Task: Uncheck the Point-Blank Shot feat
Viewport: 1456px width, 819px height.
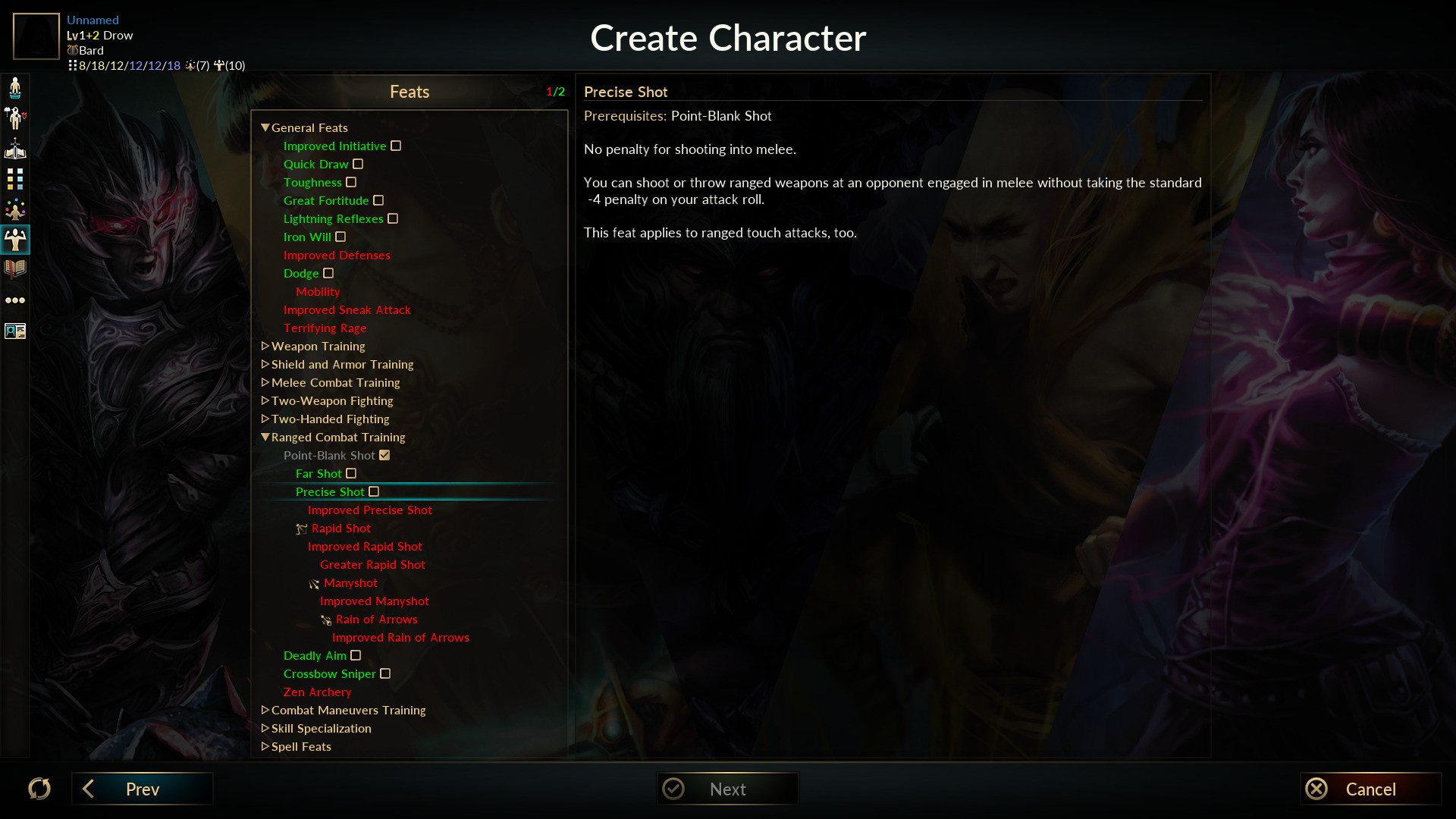Action: click(384, 456)
